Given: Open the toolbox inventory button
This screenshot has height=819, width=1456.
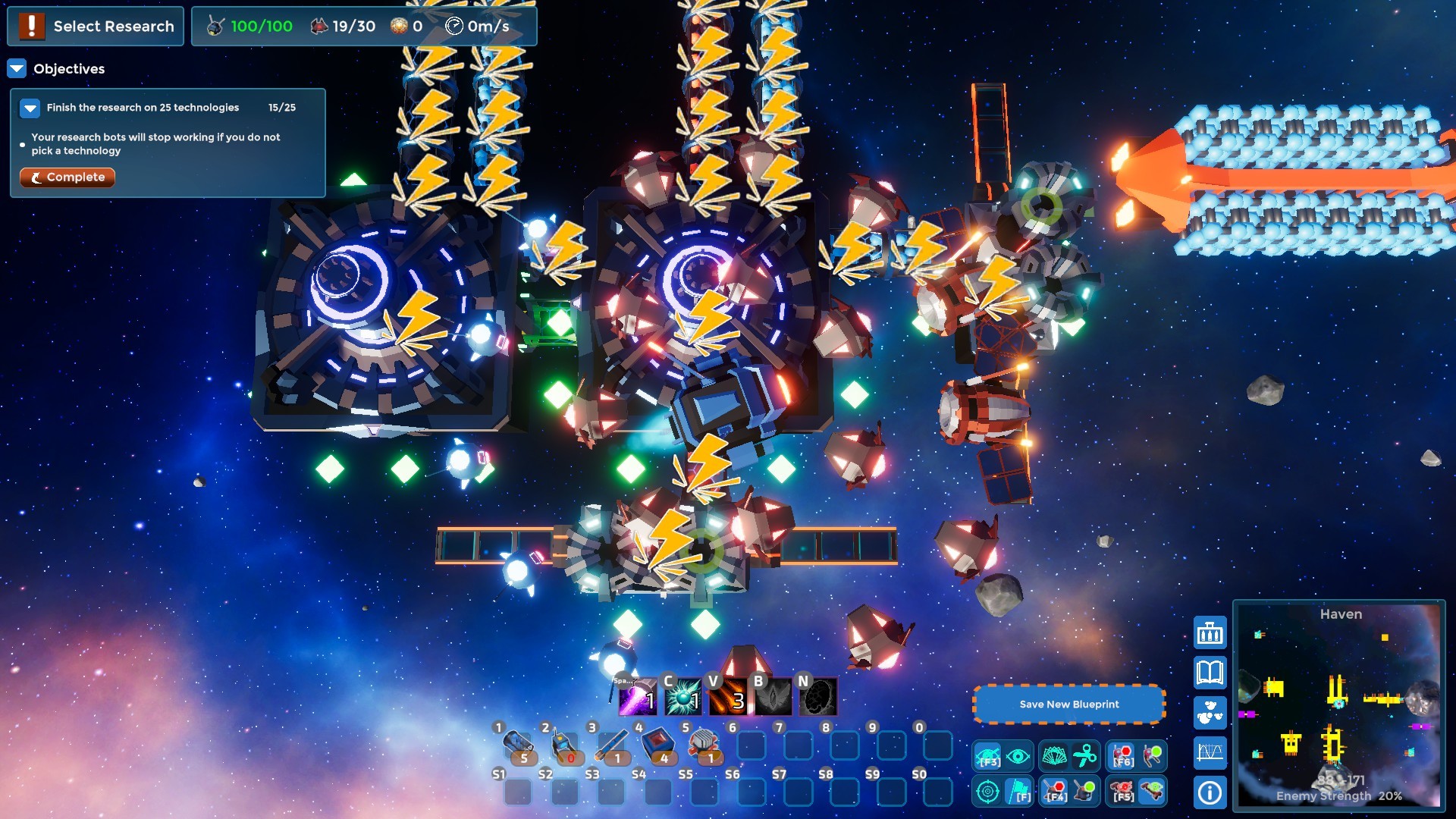Looking at the screenshot, I should 1210,633.
